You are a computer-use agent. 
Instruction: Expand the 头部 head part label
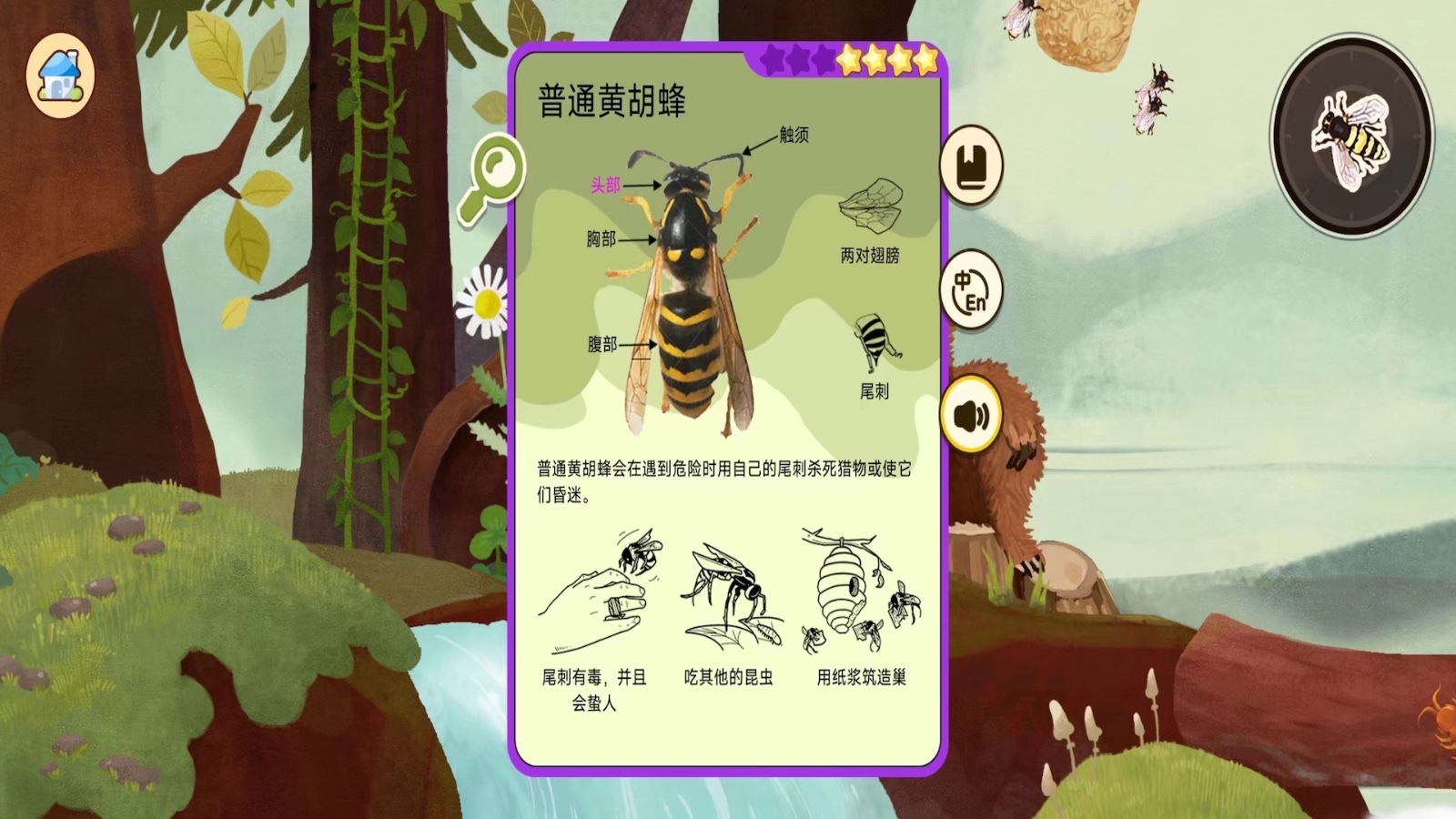point(606,184)
